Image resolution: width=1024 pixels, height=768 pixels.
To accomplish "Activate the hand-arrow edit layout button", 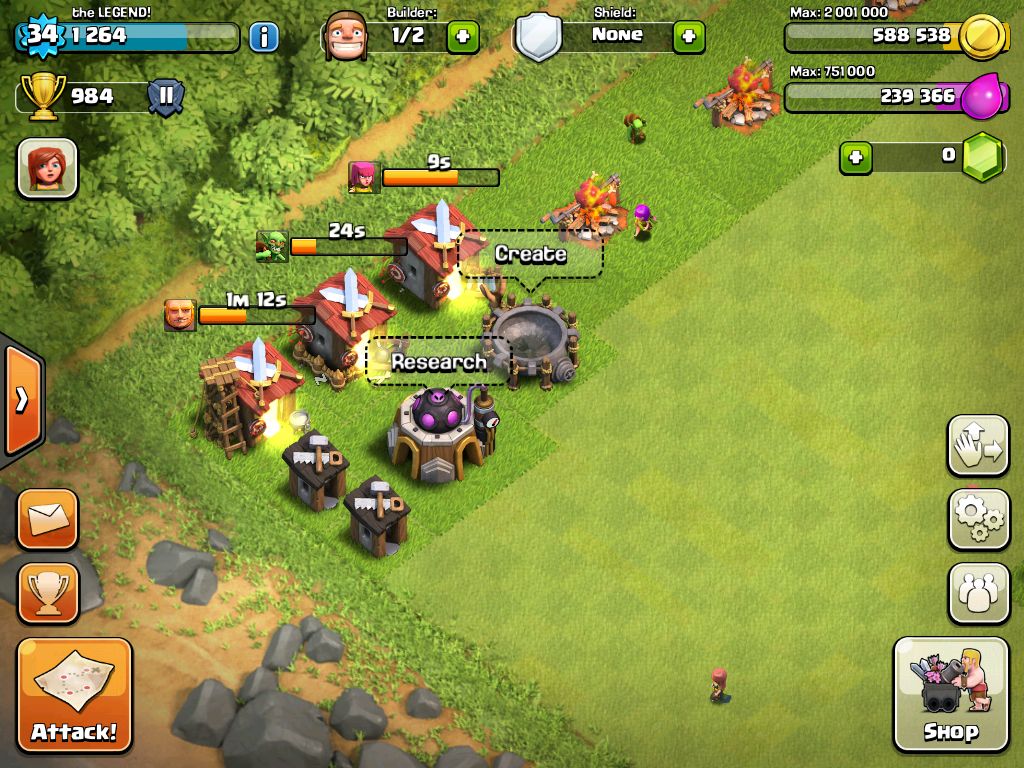I will point(977,445).
